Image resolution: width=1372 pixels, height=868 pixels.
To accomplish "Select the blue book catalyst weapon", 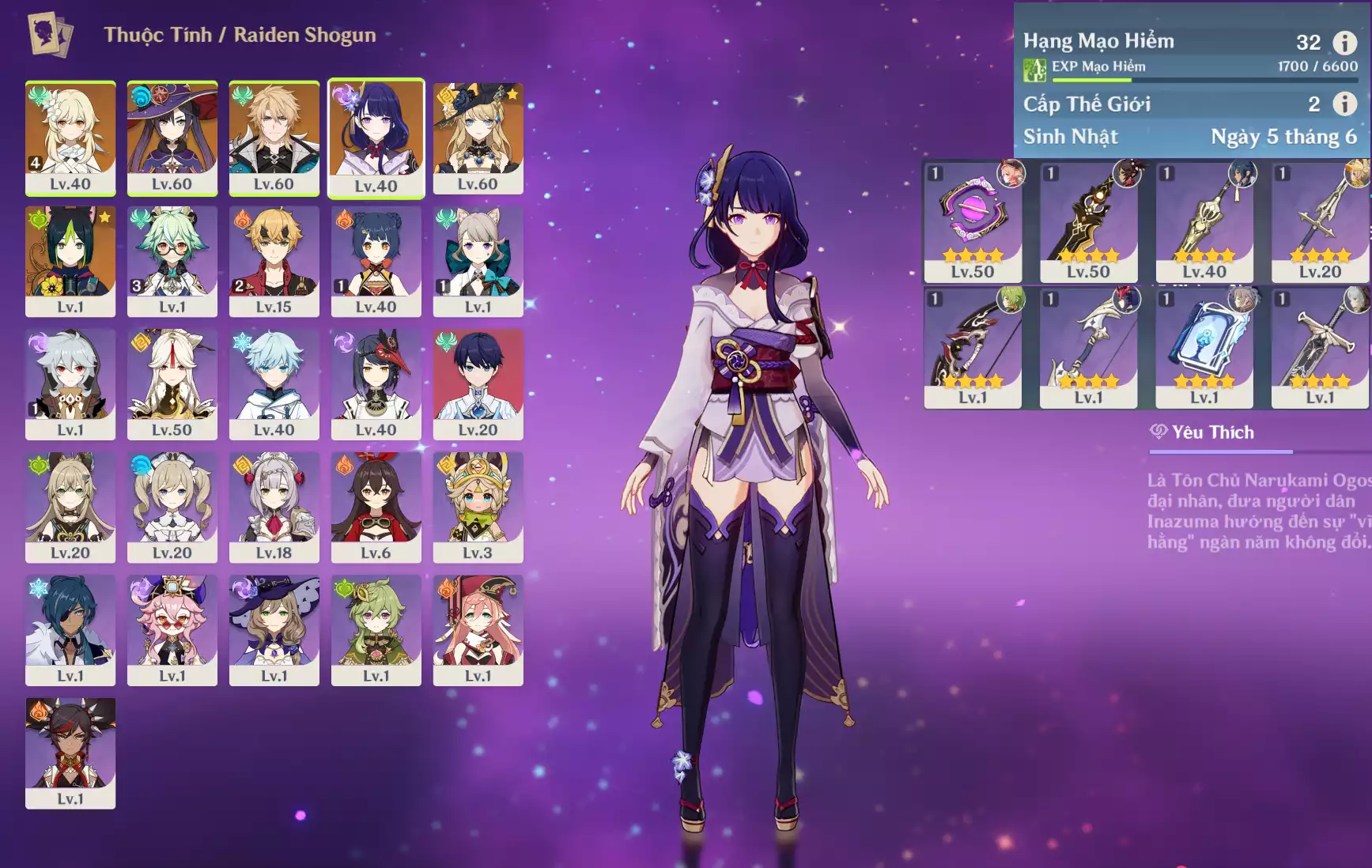I will [1204, 348].
